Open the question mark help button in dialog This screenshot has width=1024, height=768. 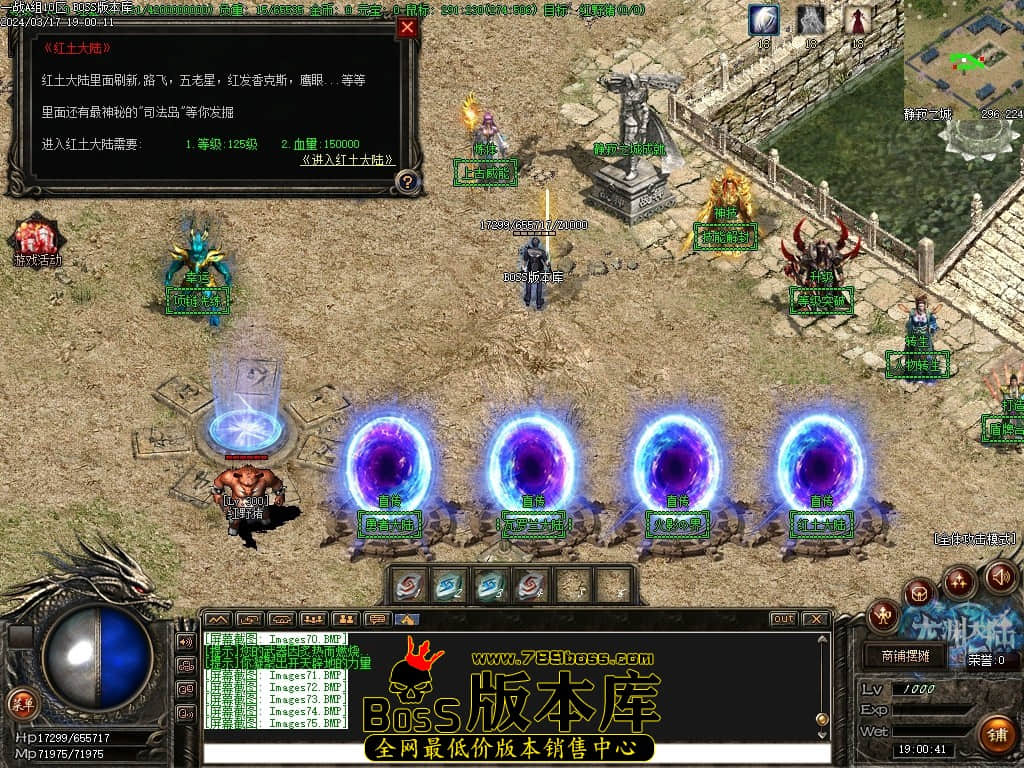(x=407, y=182)
